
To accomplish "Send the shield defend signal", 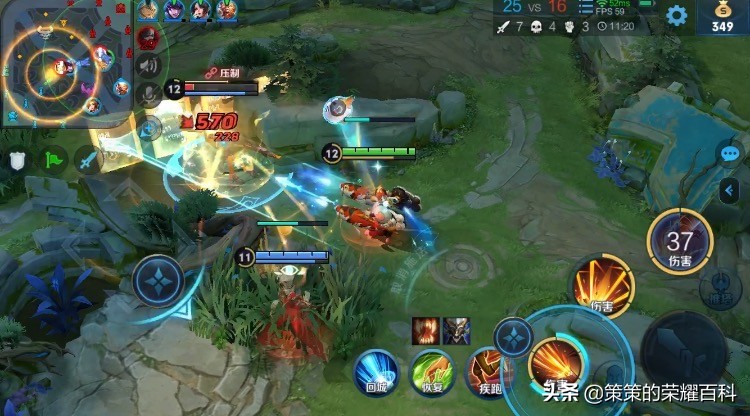I will pyautogui.click(x=17, y=160).
